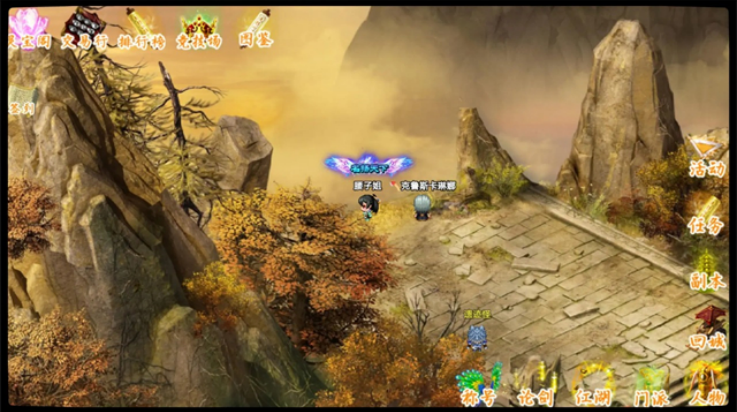Open the 门派 sect menu
The height and width of the screenshot is (412, 737).
click(x=651, y=385)
